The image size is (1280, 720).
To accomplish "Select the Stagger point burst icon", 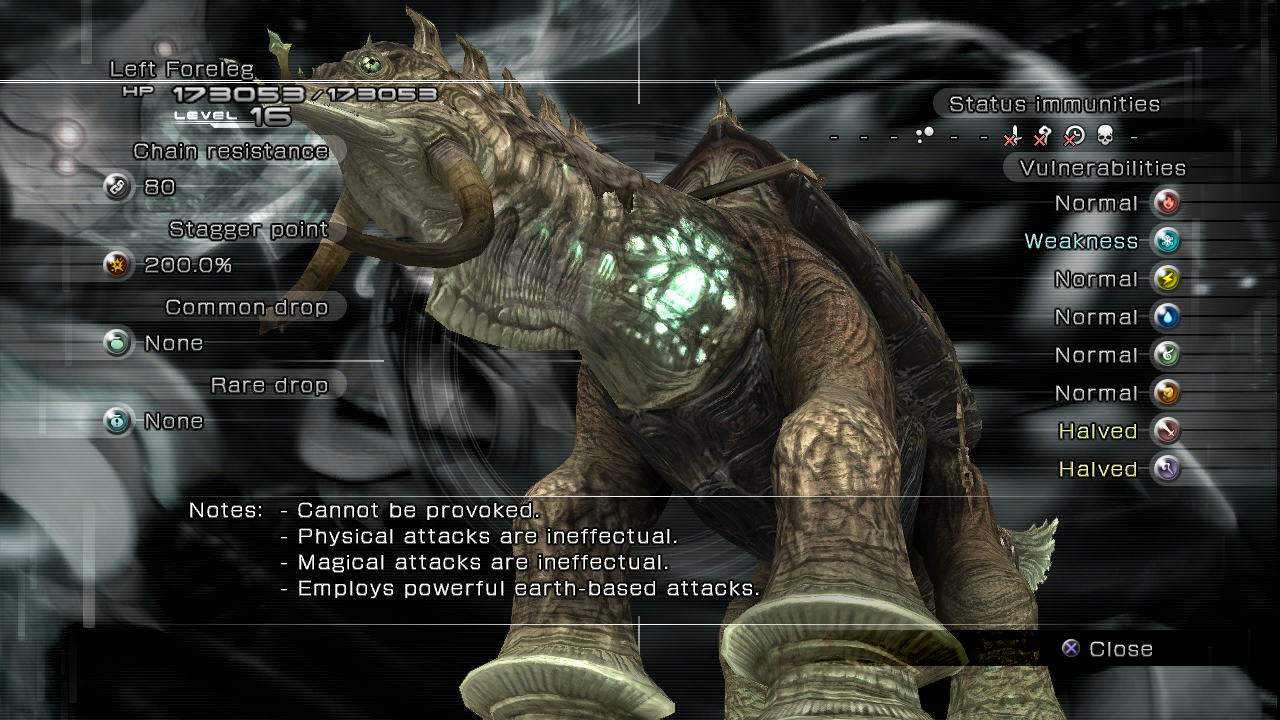I will pyautogui.click(x=118, y=265).
